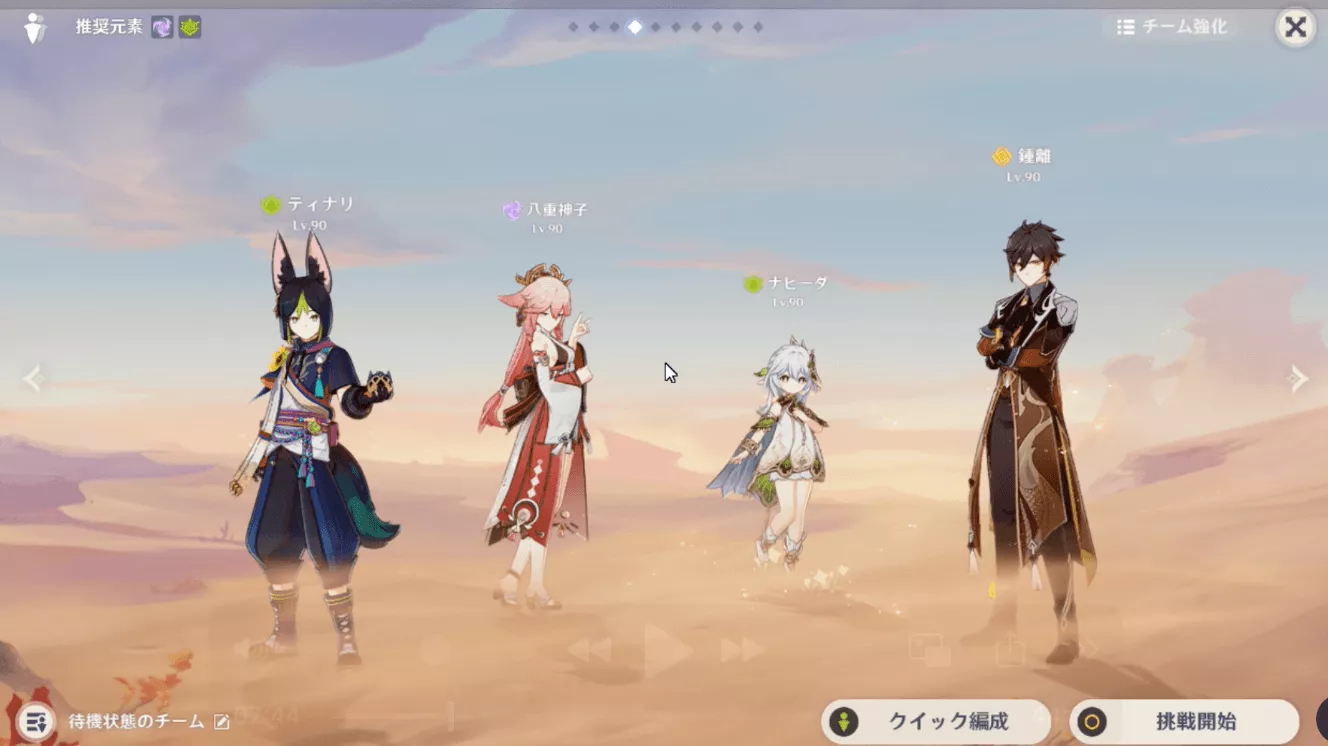Select the Electro recommended element icon
Viewport: 1328px width, 746px height.
[163, 27]
